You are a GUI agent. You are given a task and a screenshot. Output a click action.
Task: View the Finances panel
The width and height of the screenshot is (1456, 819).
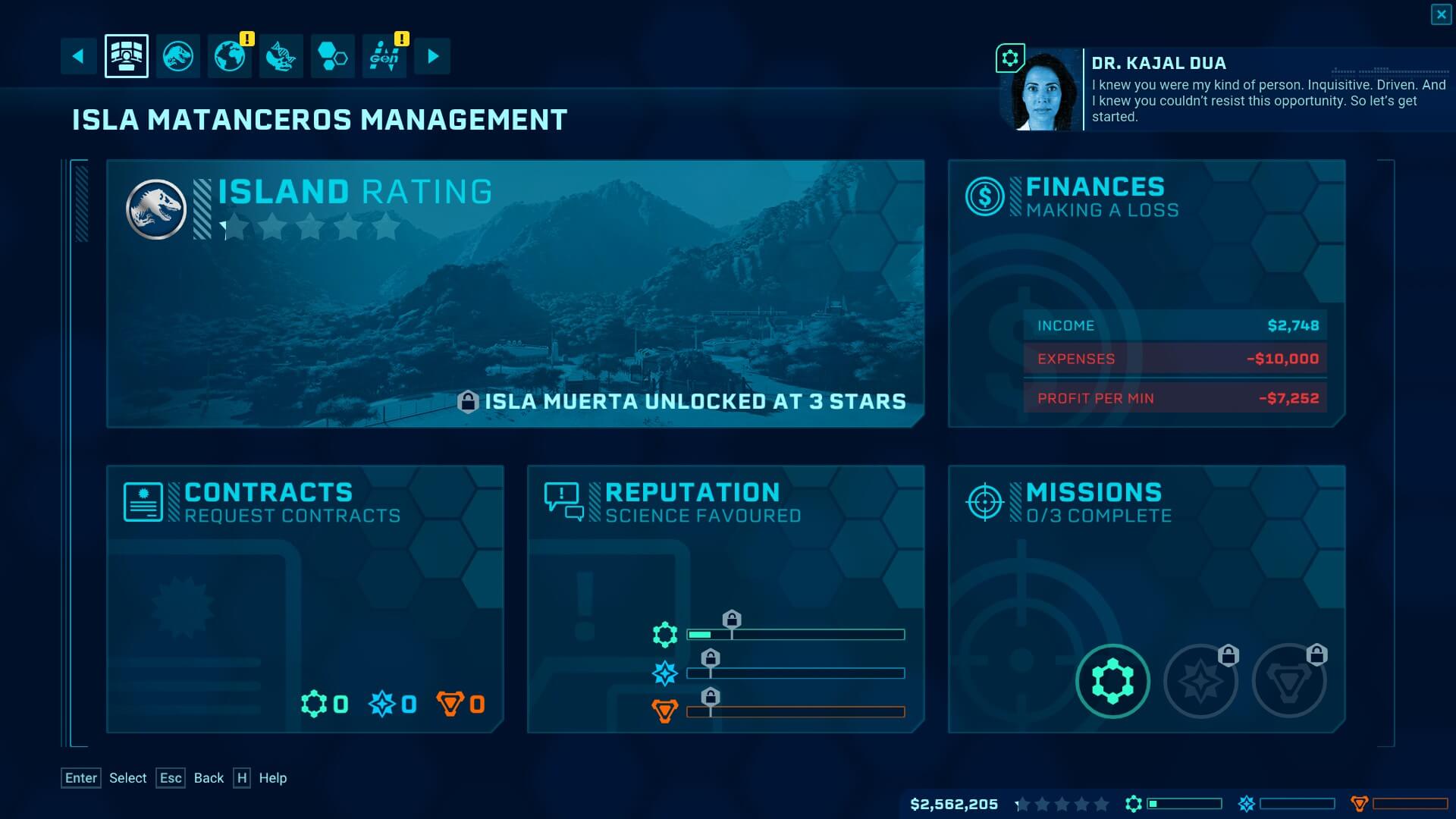tap(1146, 293)
